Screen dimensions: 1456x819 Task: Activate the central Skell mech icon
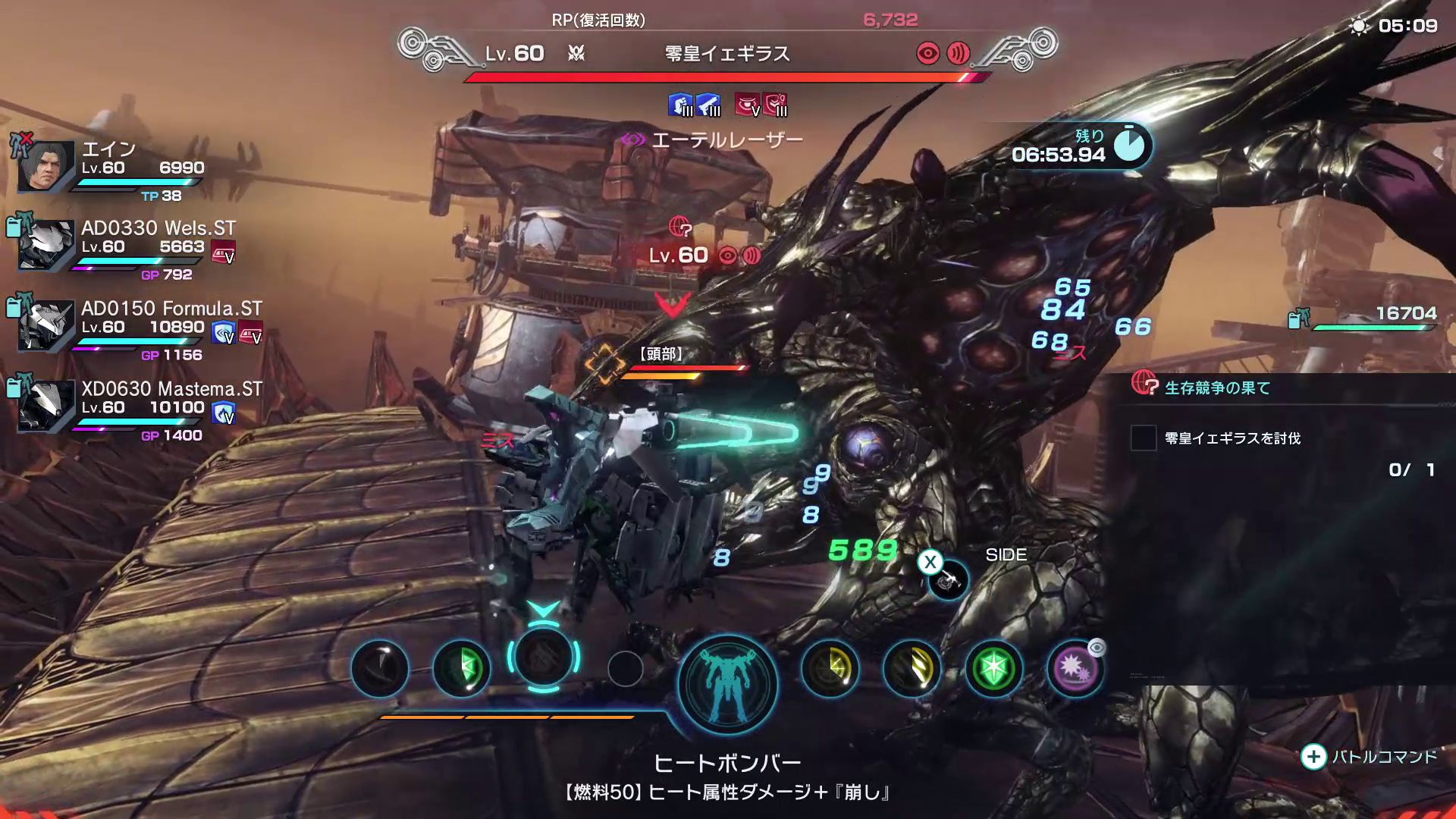click(x=727, y=684)
